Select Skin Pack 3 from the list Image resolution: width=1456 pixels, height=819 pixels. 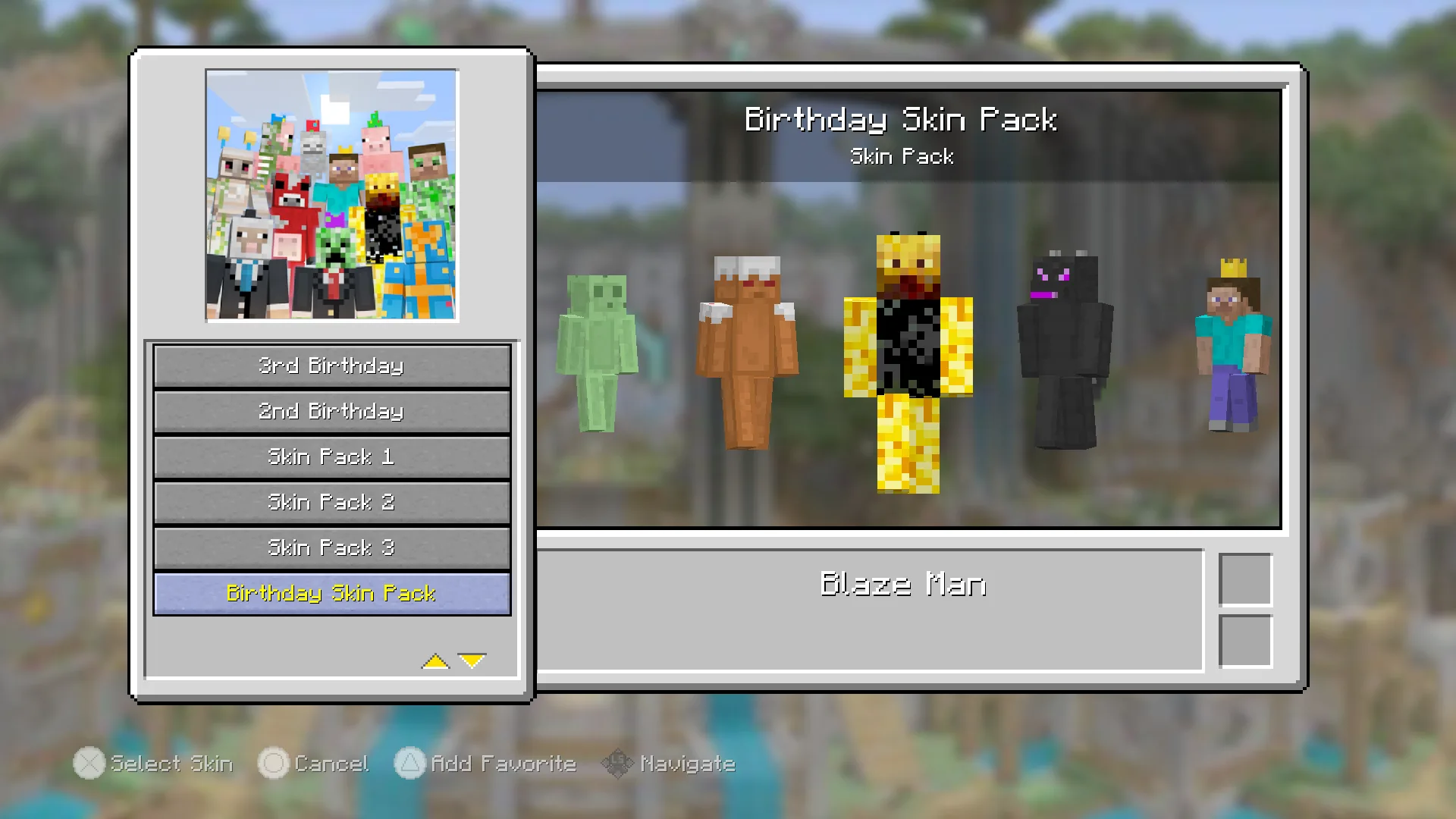[x=331, y=548]
